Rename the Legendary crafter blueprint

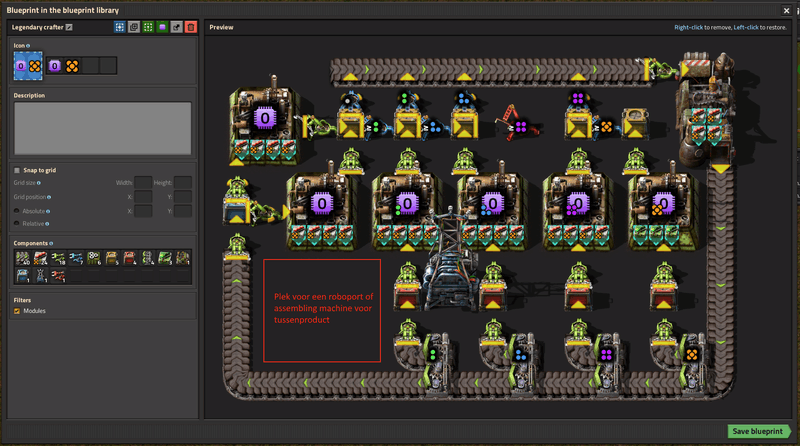[x=69, y=27]
